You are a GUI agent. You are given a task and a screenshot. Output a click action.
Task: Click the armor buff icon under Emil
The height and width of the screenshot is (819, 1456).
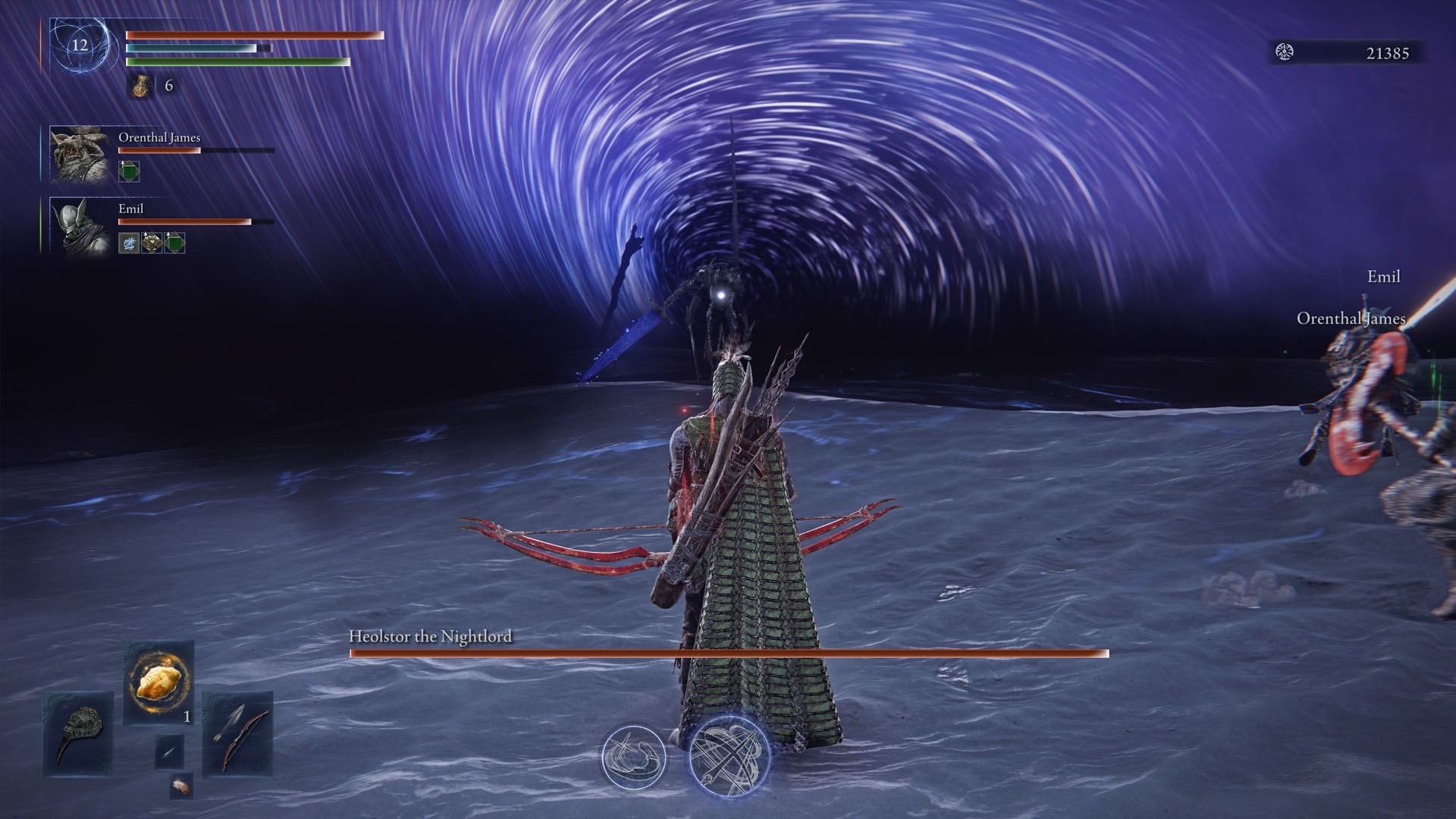(x=152, y=243)
